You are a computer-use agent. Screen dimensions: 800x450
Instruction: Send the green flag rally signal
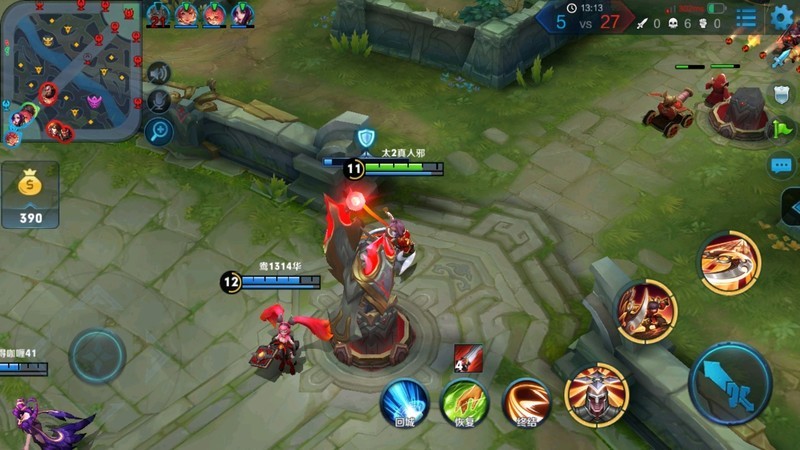pyautogui.click(x=781, y=129)
